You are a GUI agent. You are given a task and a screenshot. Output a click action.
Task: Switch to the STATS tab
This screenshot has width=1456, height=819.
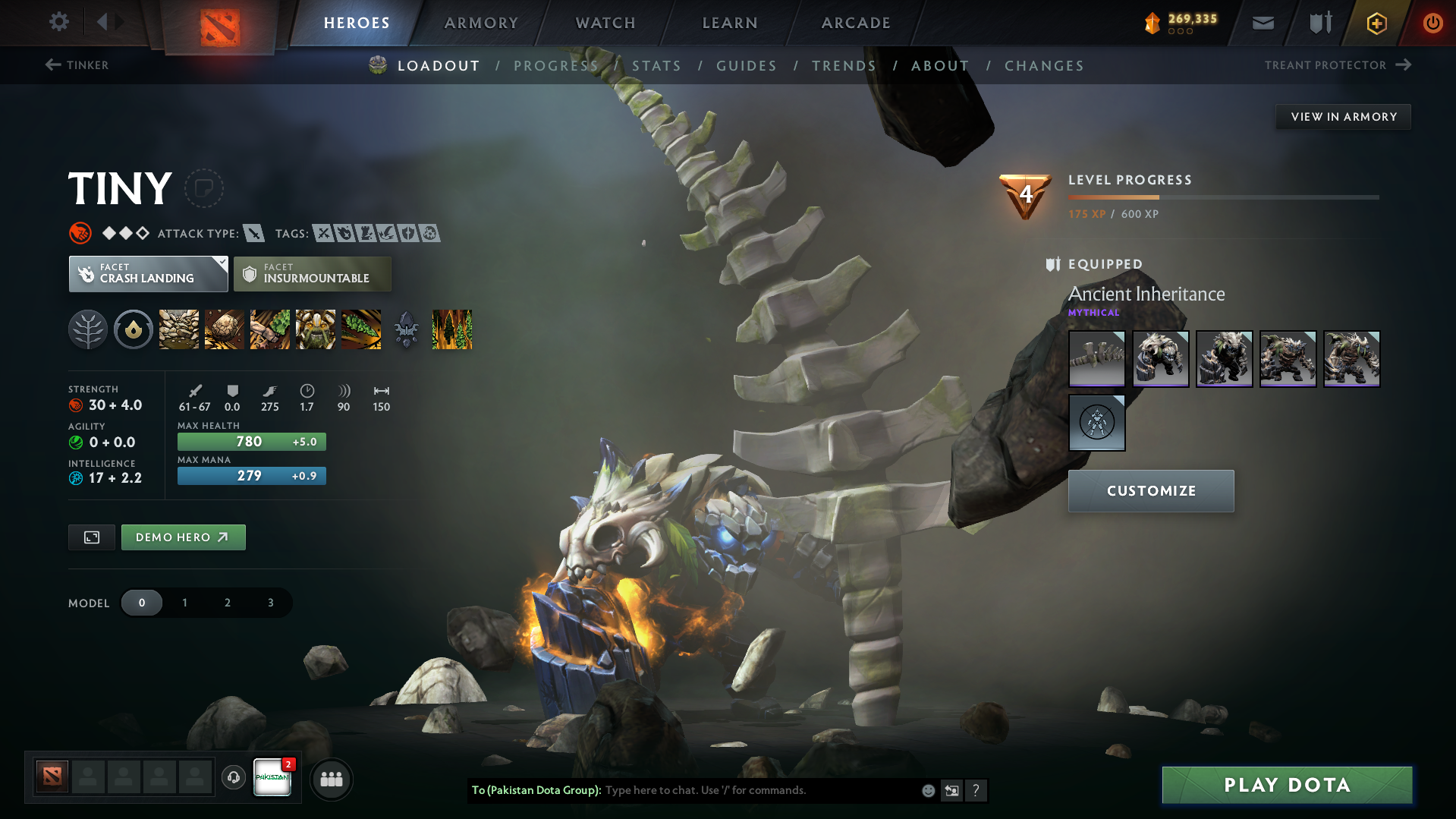click(656, 66)
